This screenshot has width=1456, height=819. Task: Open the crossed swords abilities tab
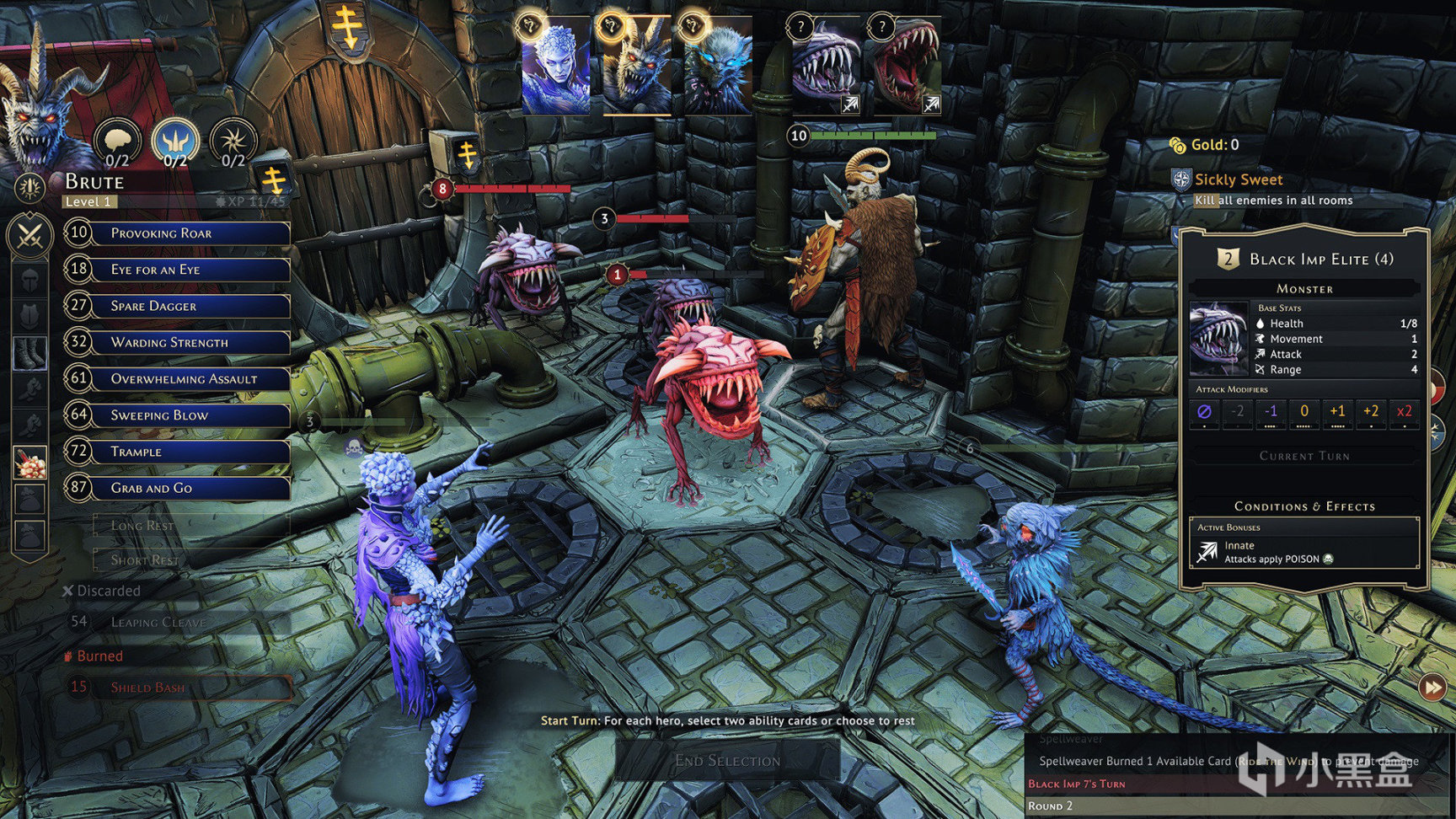30,235
